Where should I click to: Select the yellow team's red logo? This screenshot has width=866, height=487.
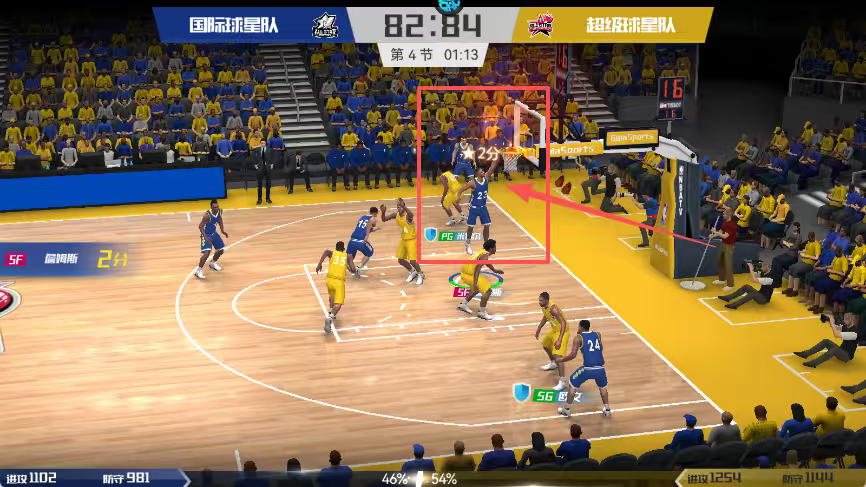coord(541,25)
